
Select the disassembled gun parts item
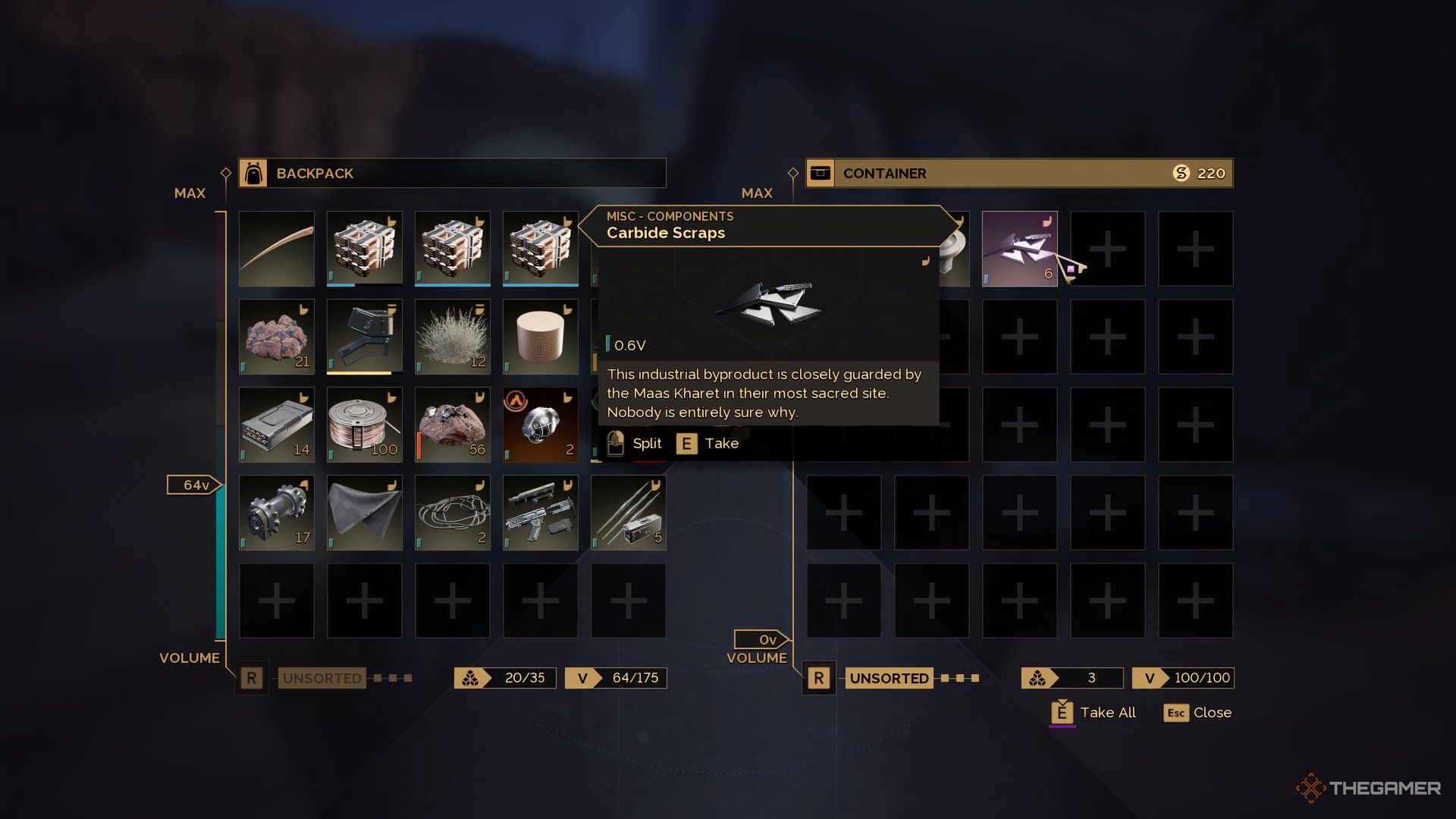[541, 513]
